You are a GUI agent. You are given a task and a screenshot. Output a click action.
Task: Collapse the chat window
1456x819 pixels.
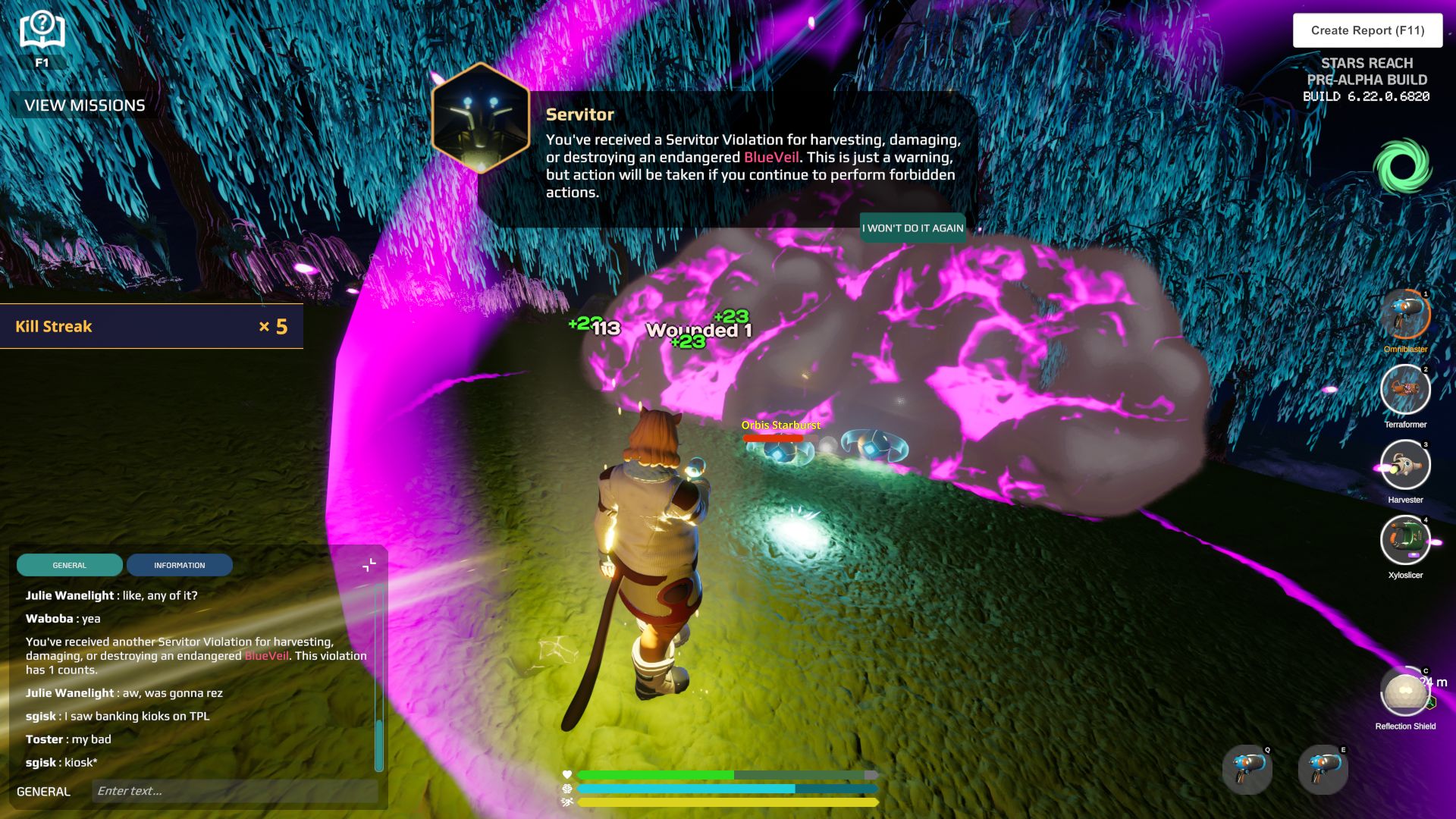[369, 565]
